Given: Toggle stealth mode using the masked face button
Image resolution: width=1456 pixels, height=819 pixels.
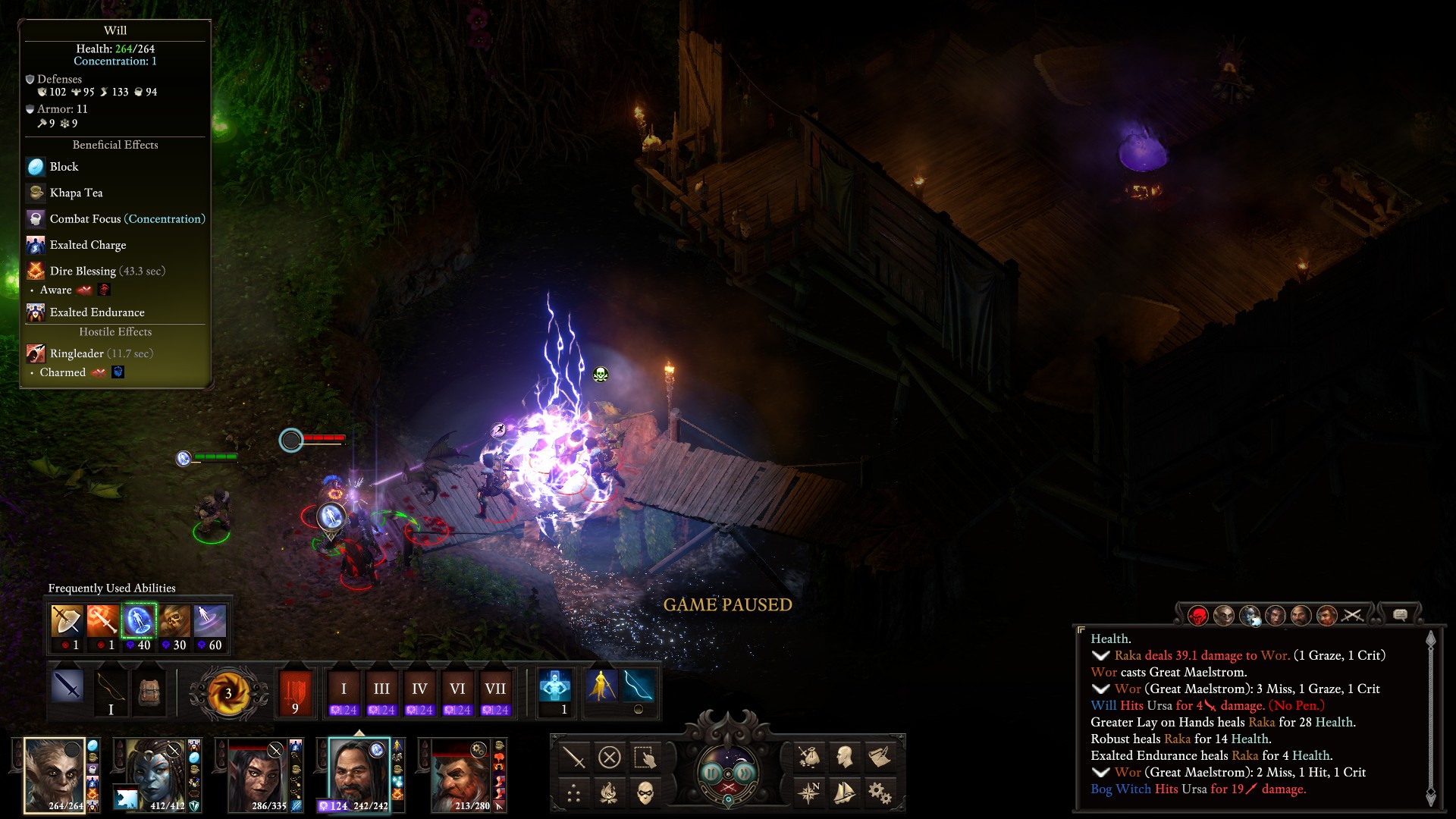Looking at the screenshot, I should [645, 793].
